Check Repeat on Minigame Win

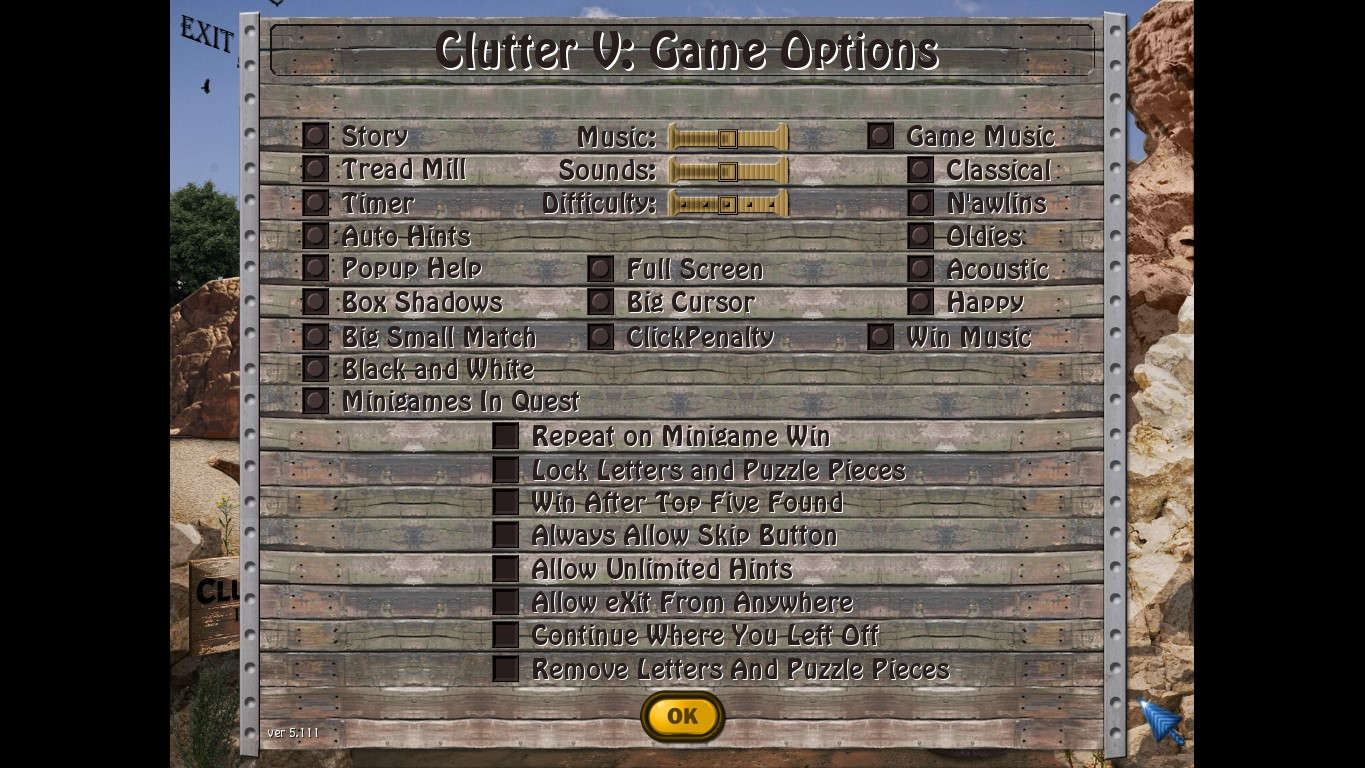(506, 435)
